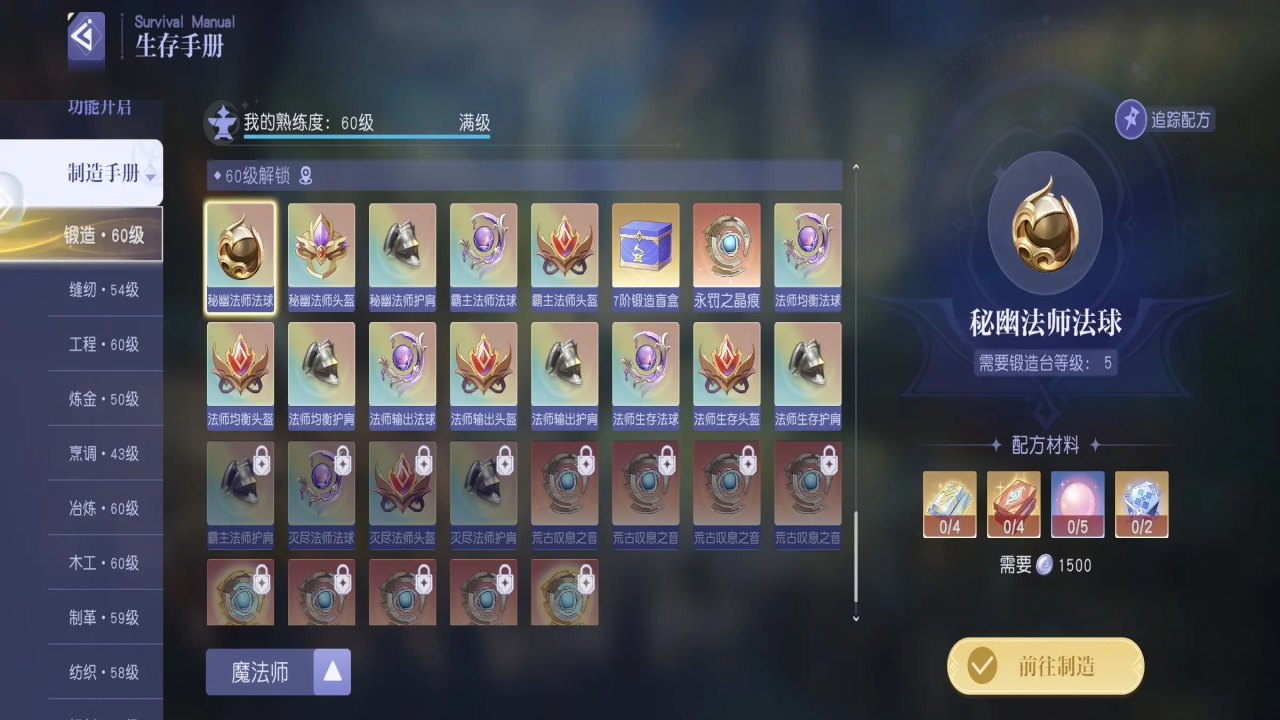
Task: Open the 纺织 58级 category
Action: coord(104,673)
